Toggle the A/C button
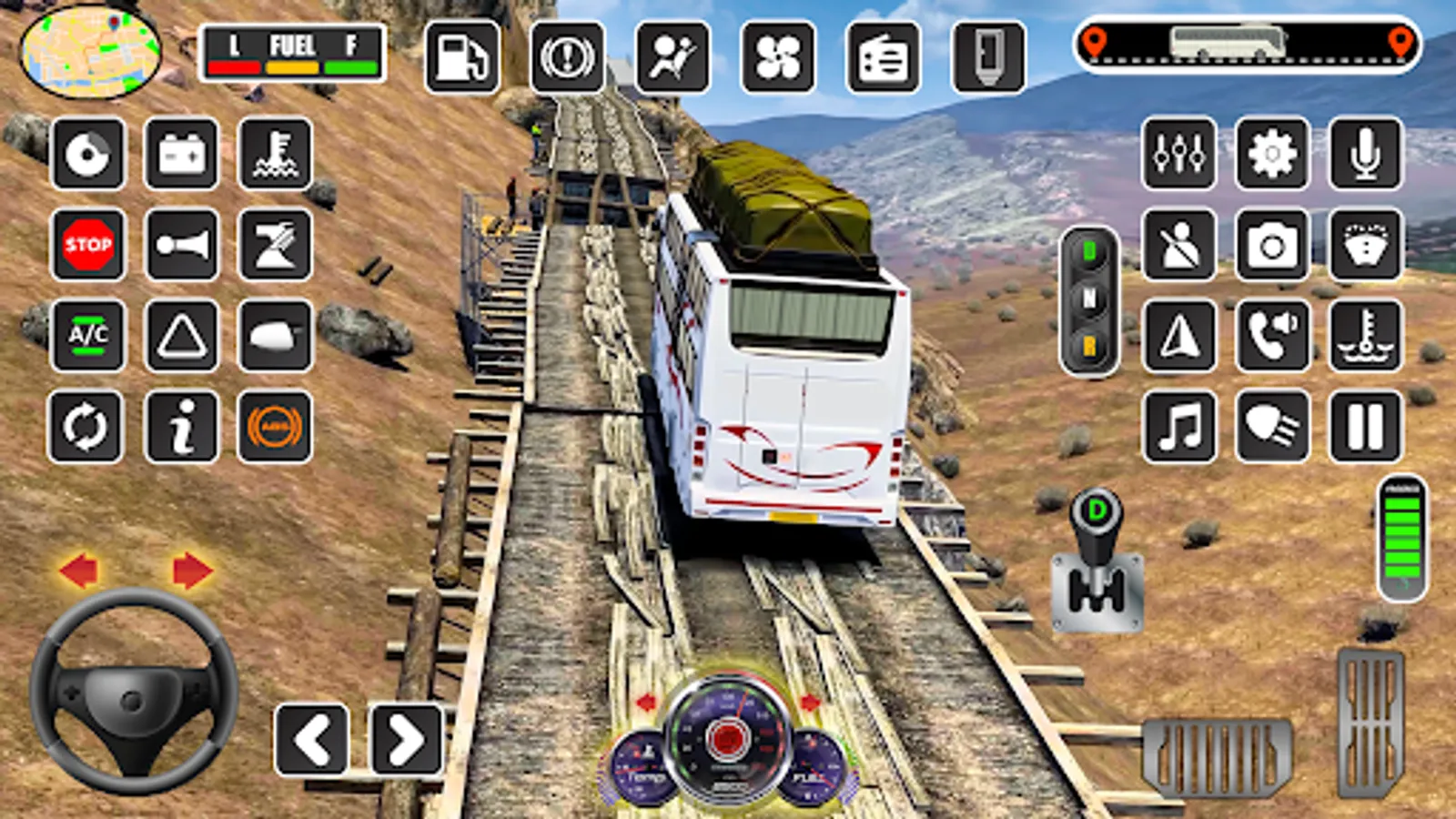1456x819 pixels. (88, 336)
